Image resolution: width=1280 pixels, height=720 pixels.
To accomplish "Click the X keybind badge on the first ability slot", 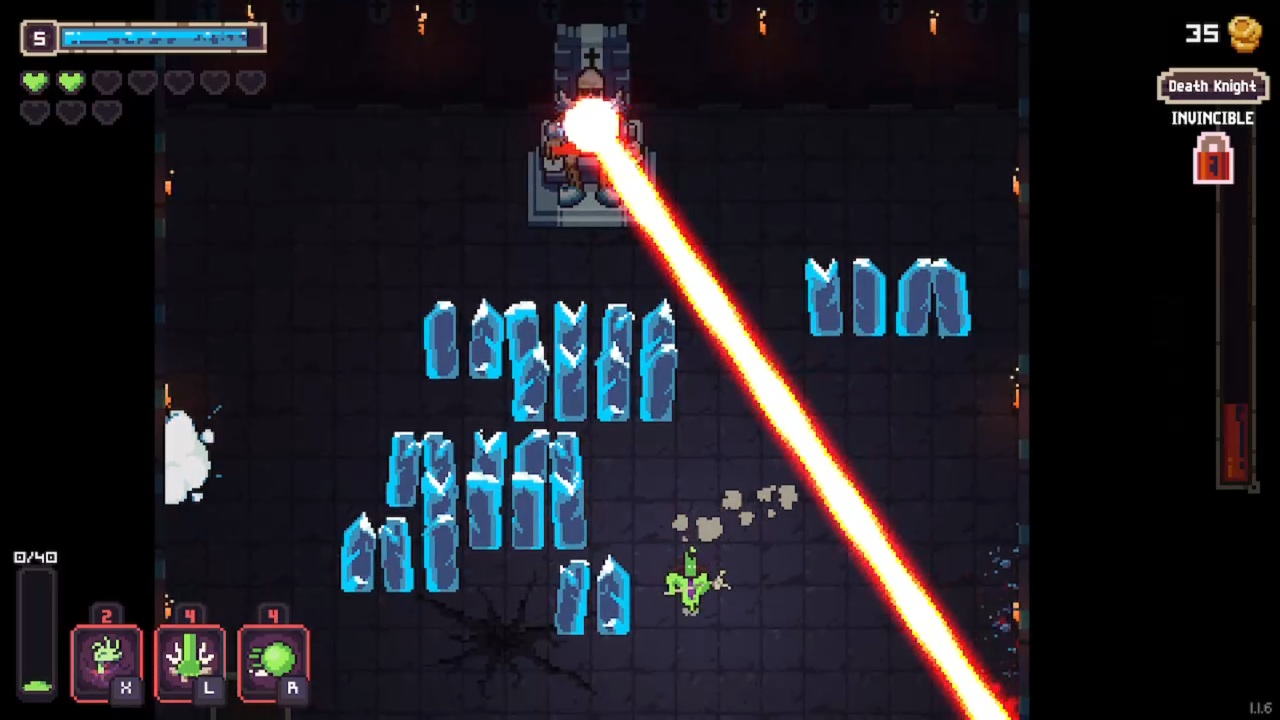I will point(126,689).
